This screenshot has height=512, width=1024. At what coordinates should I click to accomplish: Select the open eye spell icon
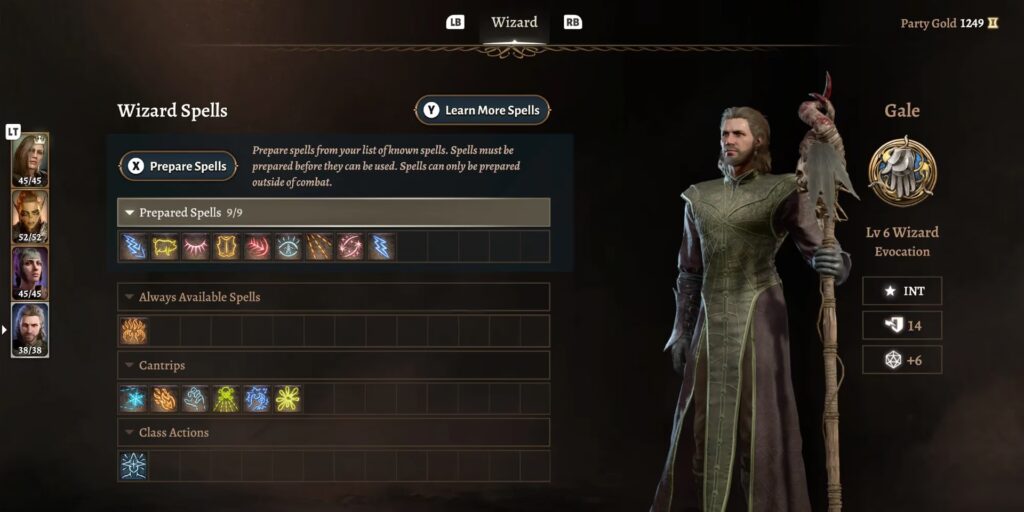click(288, 247)
